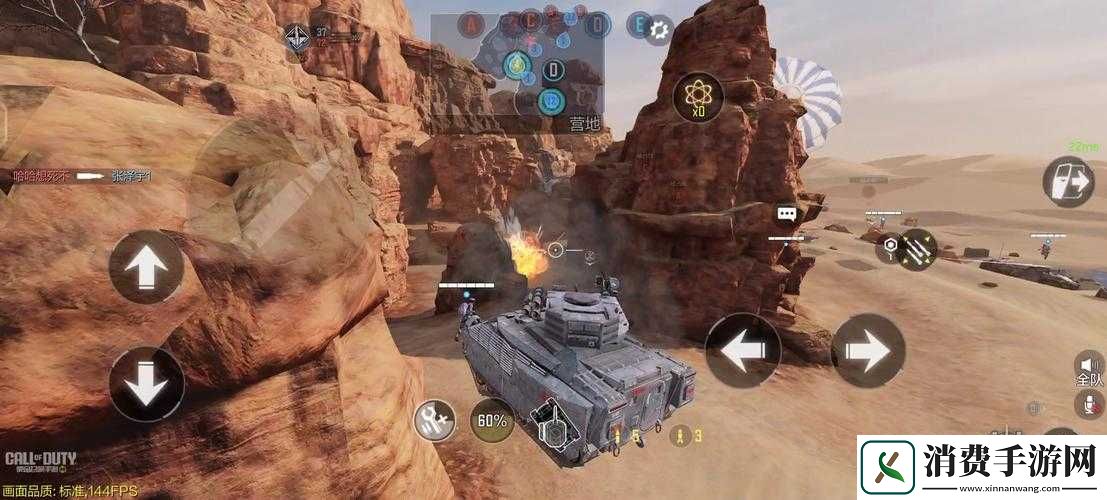
Task: Activate the atom nuke scorestreak icon
Action: point(698,98)
